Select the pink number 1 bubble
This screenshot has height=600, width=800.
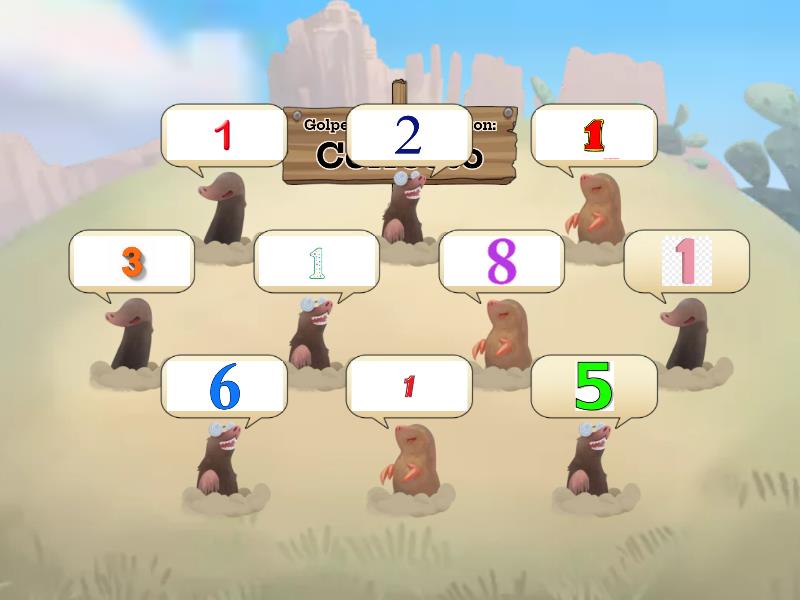coord(686,261)
